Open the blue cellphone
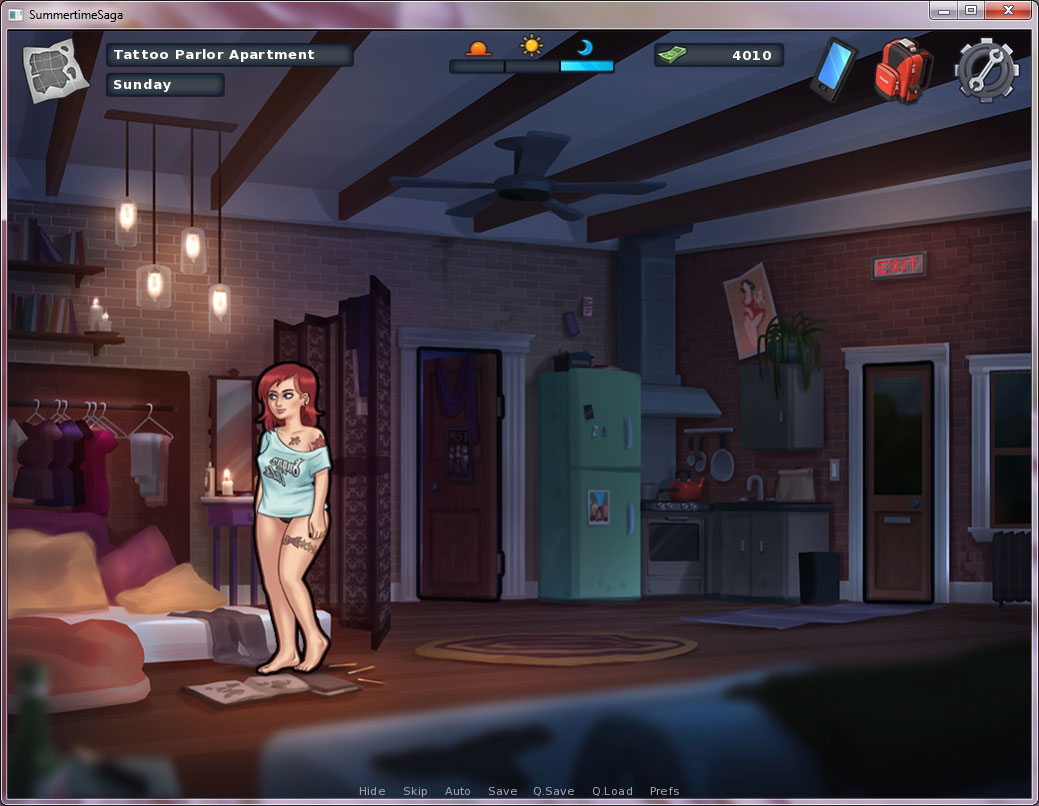 [x=833, y=68]
